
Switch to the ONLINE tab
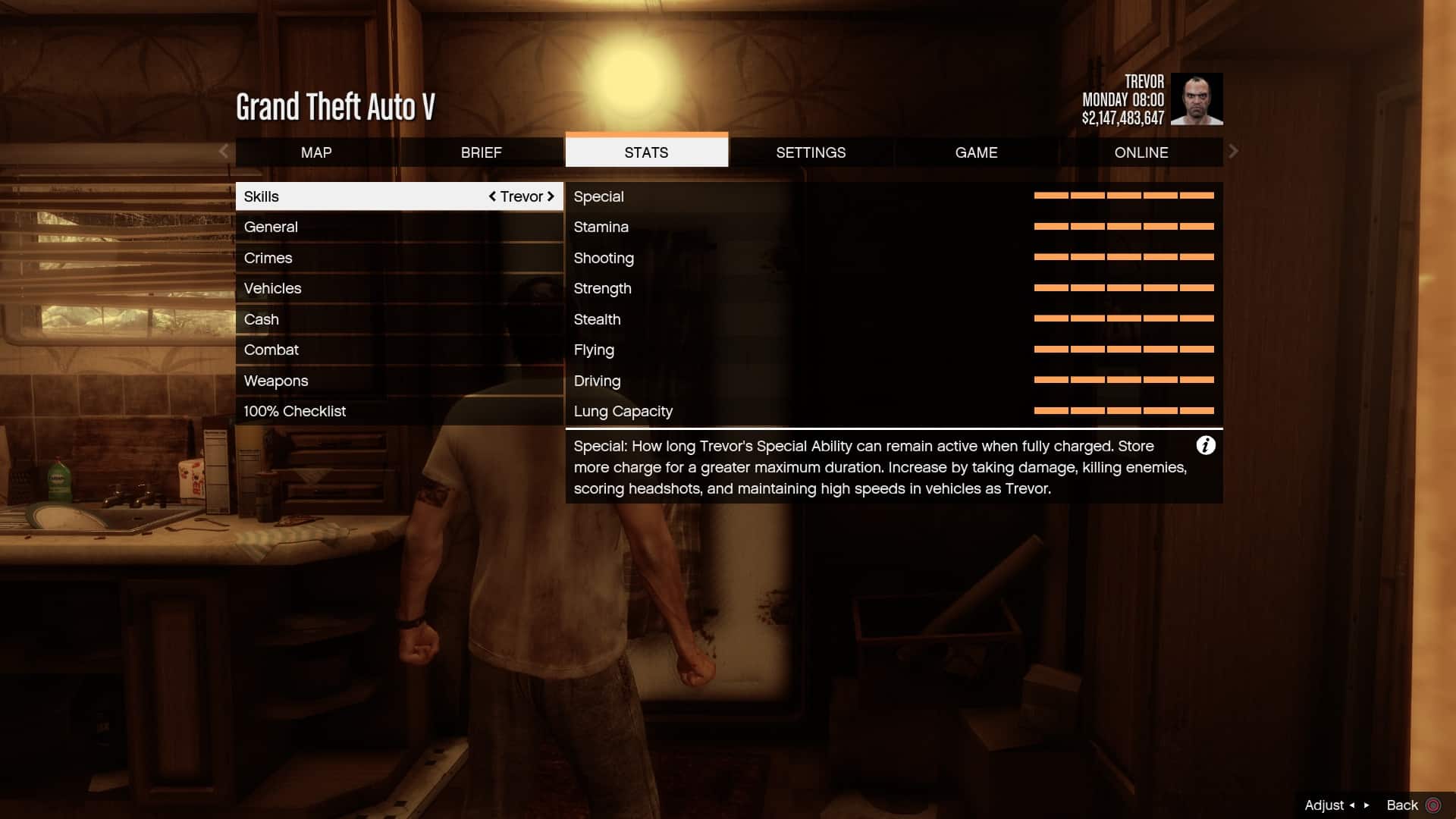1141,152
